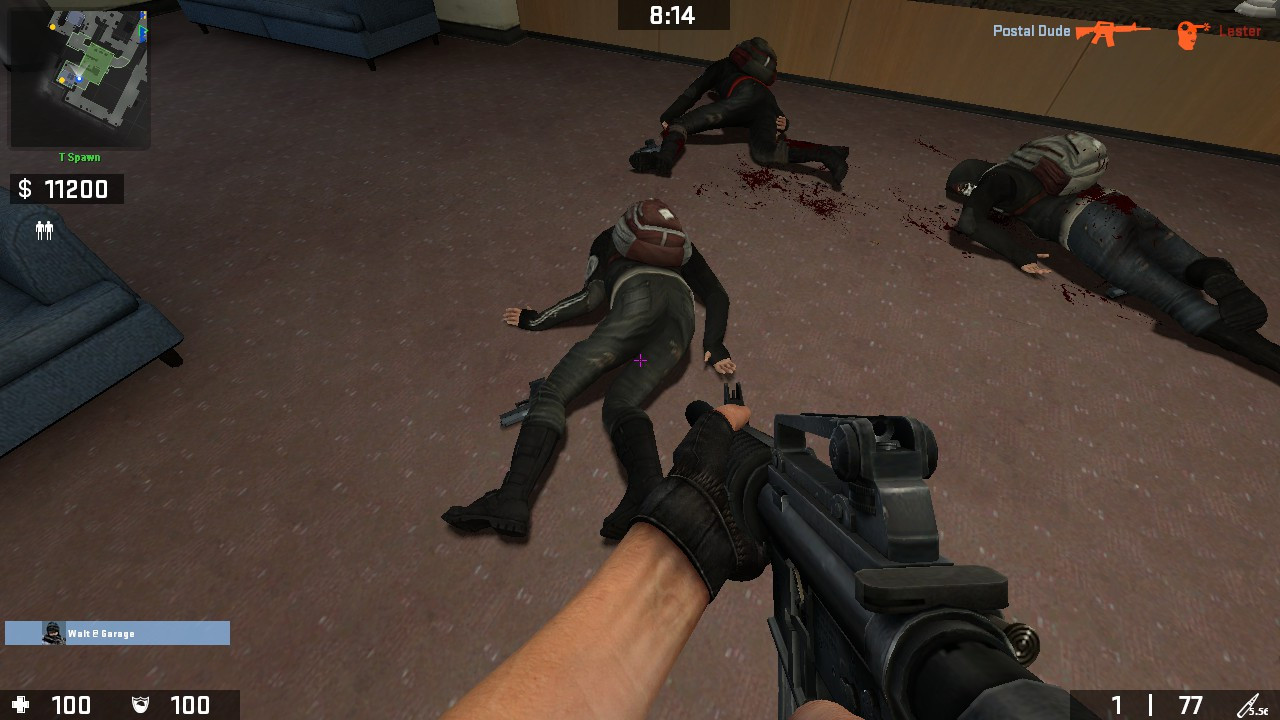Select the armor shield icon
This screenshot has height=720, width=1280.
click(x=140, y=705)
